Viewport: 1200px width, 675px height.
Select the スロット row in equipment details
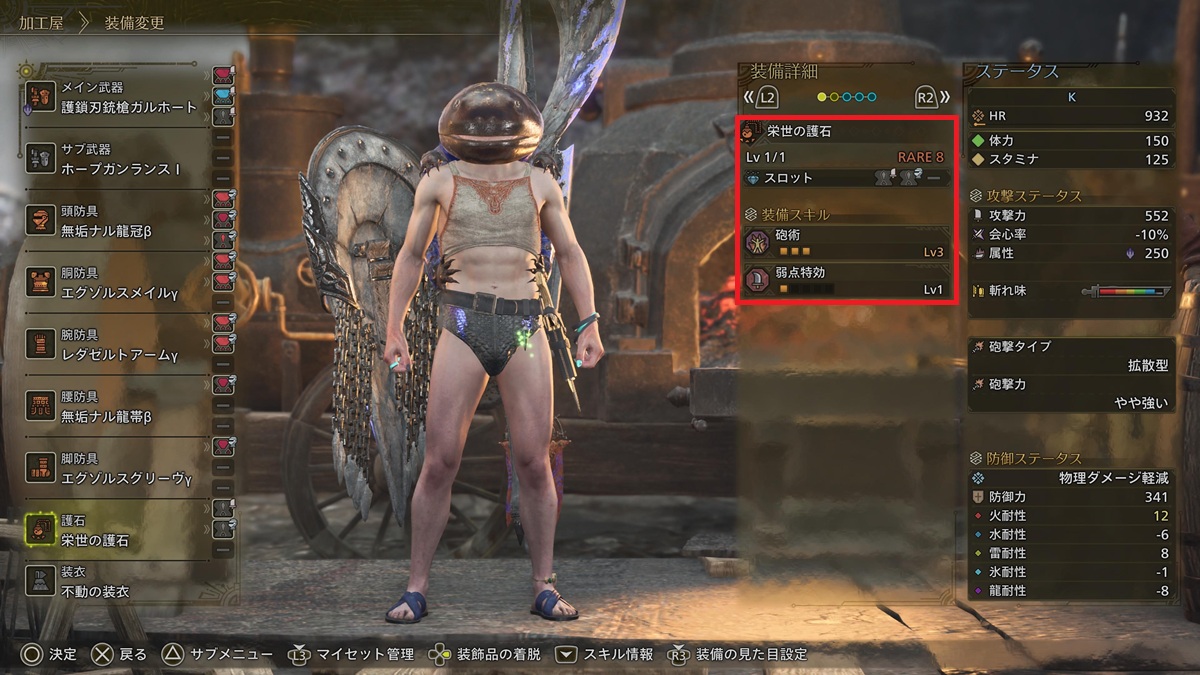[845, 178]
